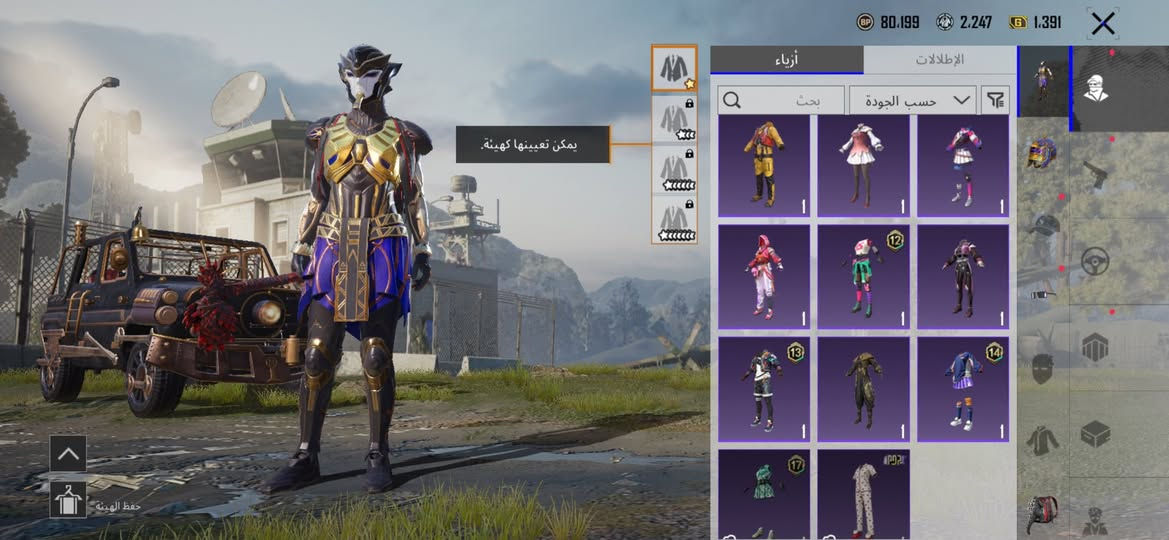1169x540 pixels.
Task: Switch to the أزياء outfits tab
Action: click(x=787, y=59)
